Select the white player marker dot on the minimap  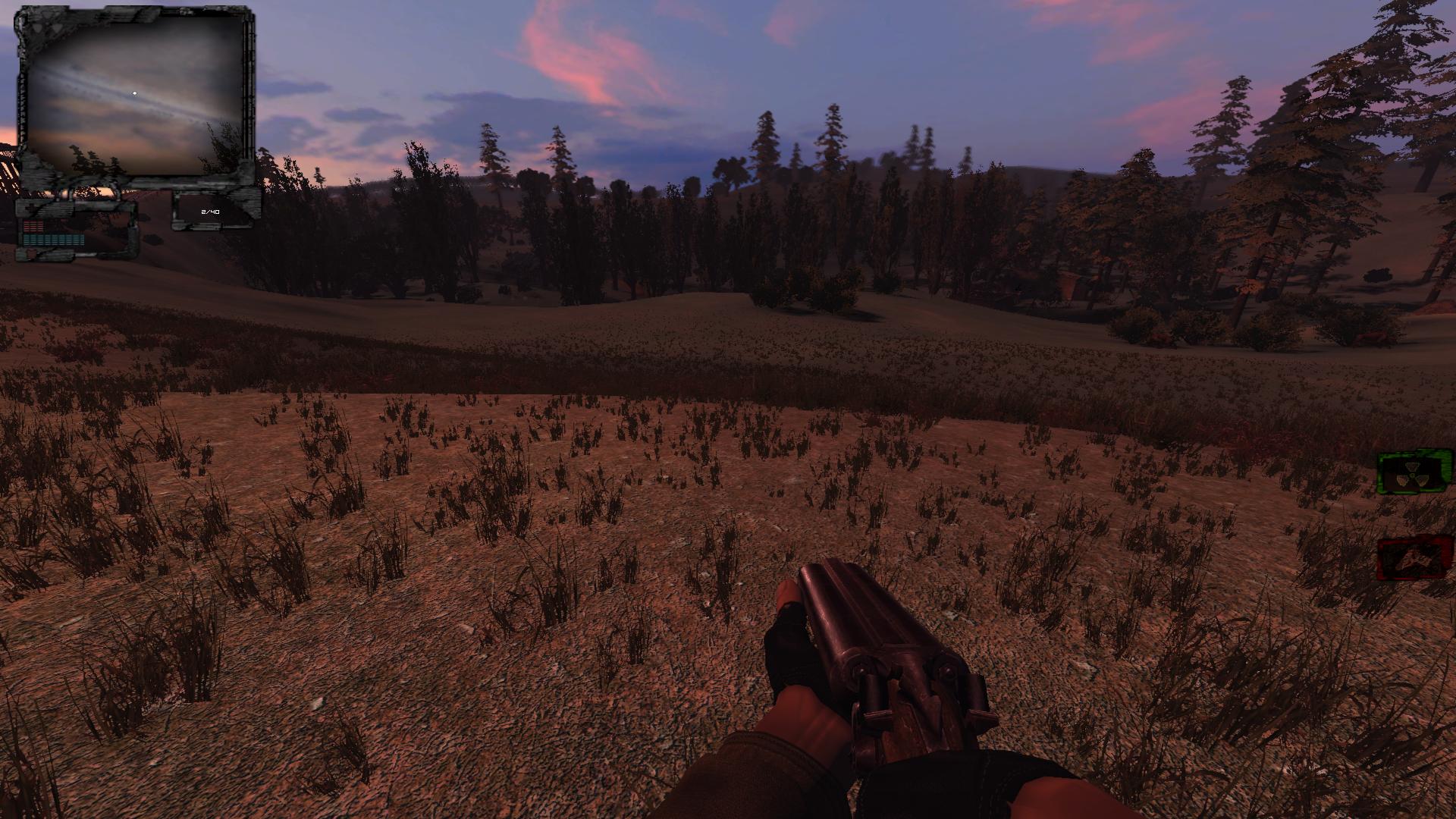(135, 93)
